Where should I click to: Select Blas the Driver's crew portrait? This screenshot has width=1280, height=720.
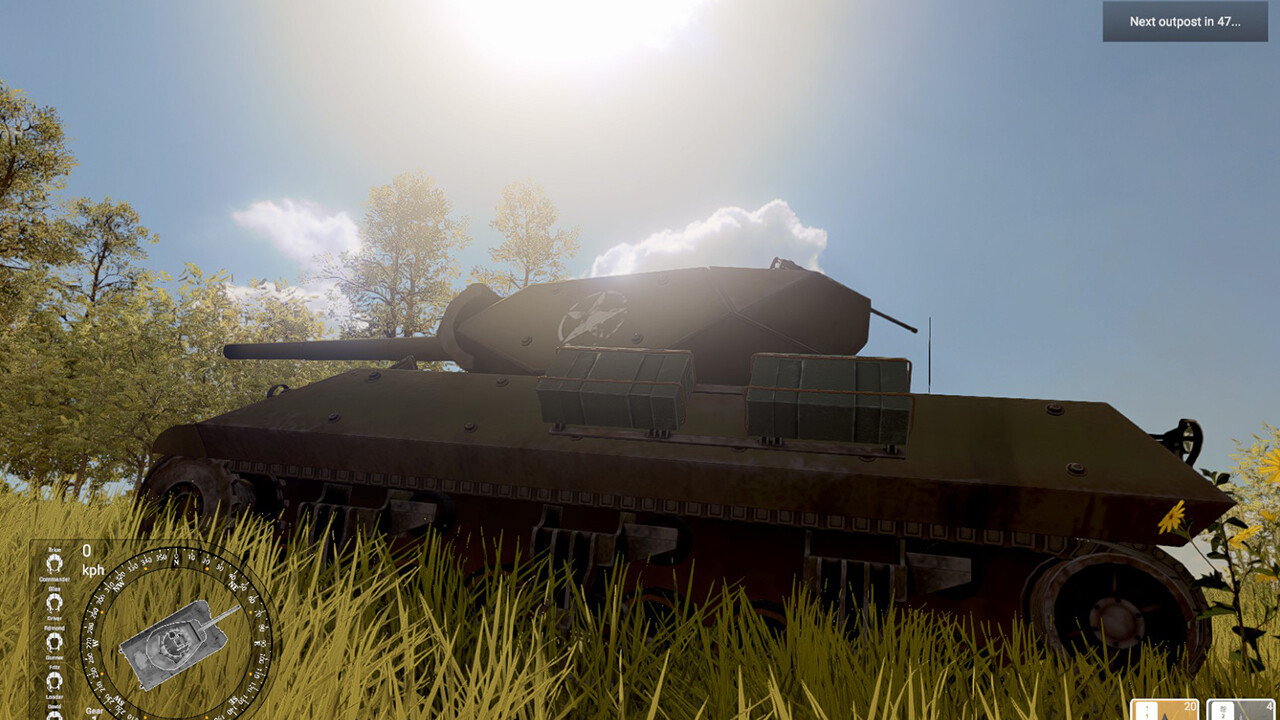tap(54, 602)
